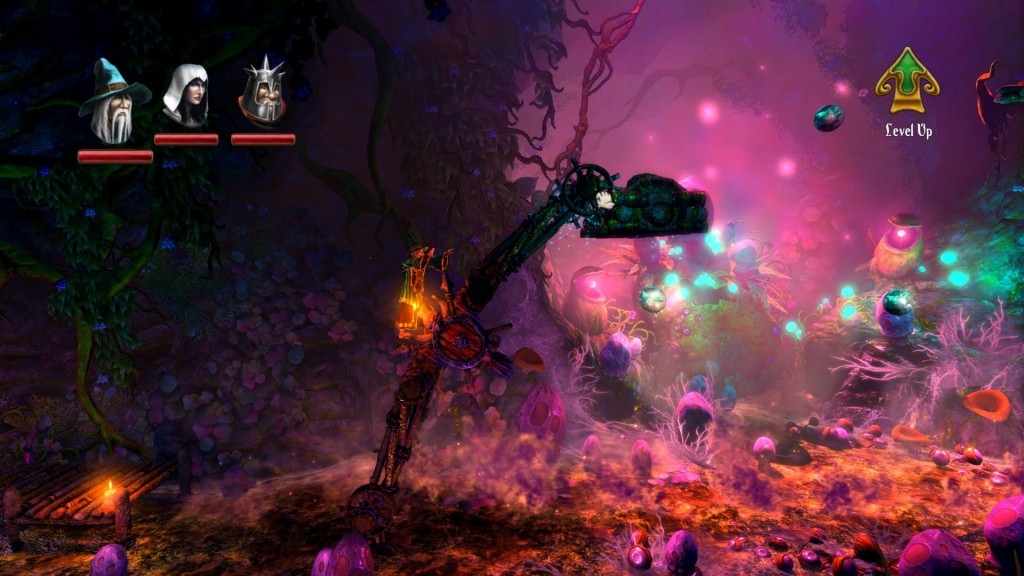This screenshot has width=1024, height=576.
Task: Choose the helmeted knight portrait
Action: (262, 92)
